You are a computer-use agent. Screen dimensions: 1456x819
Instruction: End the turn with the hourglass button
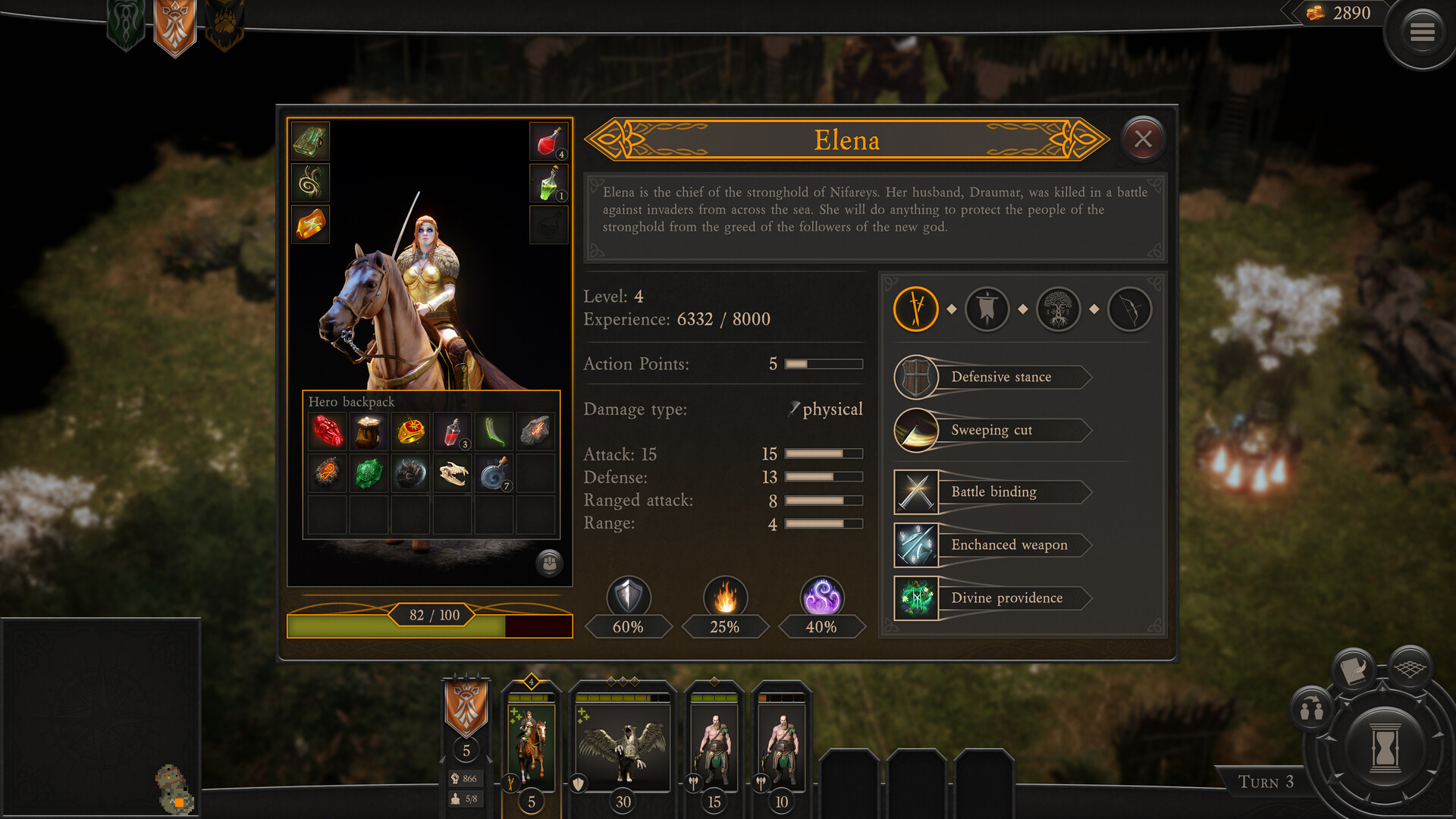[x=1385, y=747]
